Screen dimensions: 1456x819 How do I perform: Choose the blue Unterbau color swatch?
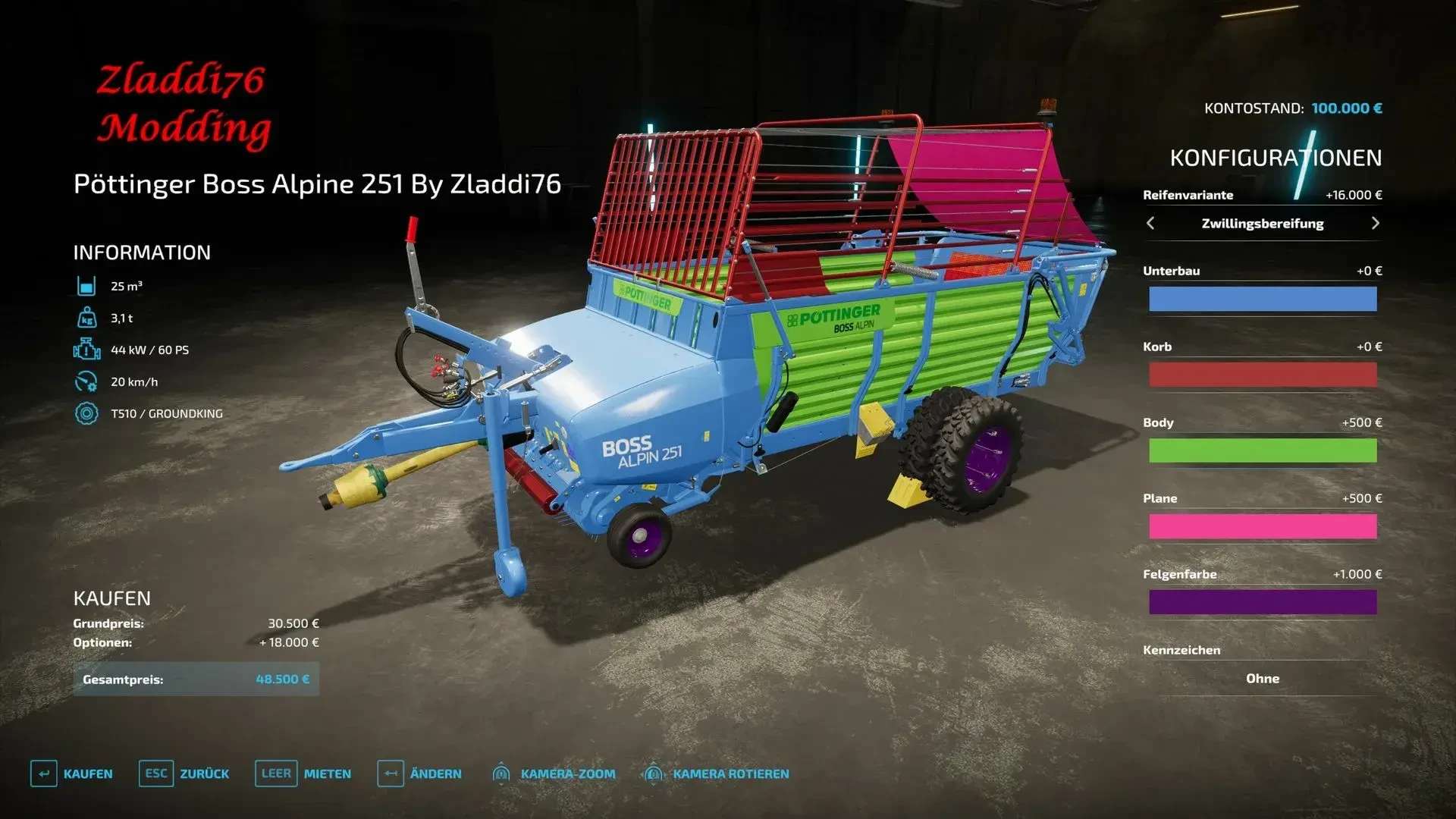coord(1262,299)
